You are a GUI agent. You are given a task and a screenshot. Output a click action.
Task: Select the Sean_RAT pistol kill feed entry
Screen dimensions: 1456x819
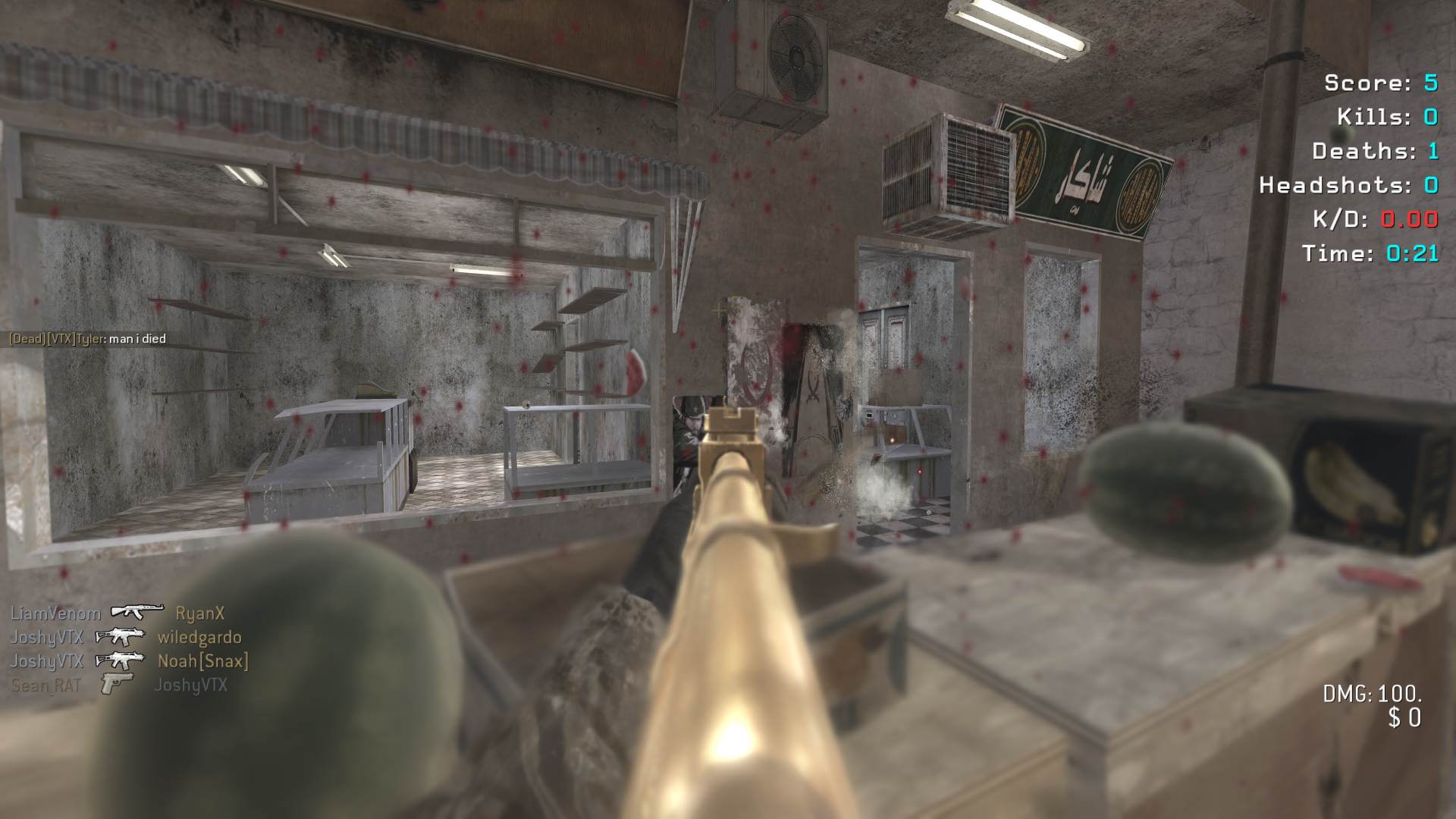tap(119, 686)
